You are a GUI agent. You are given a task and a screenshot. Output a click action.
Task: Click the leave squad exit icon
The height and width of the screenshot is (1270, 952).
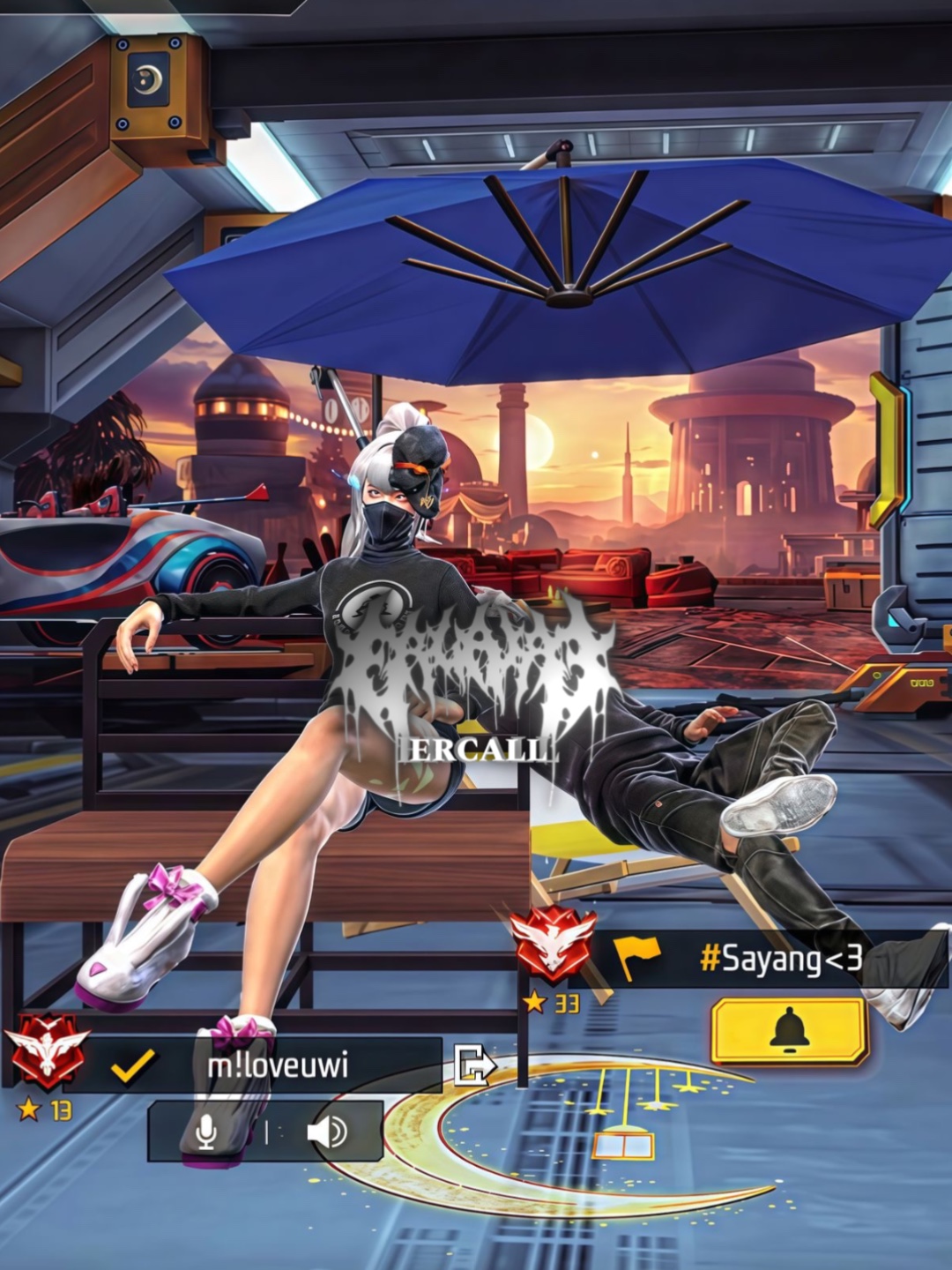click(473, 1064)
